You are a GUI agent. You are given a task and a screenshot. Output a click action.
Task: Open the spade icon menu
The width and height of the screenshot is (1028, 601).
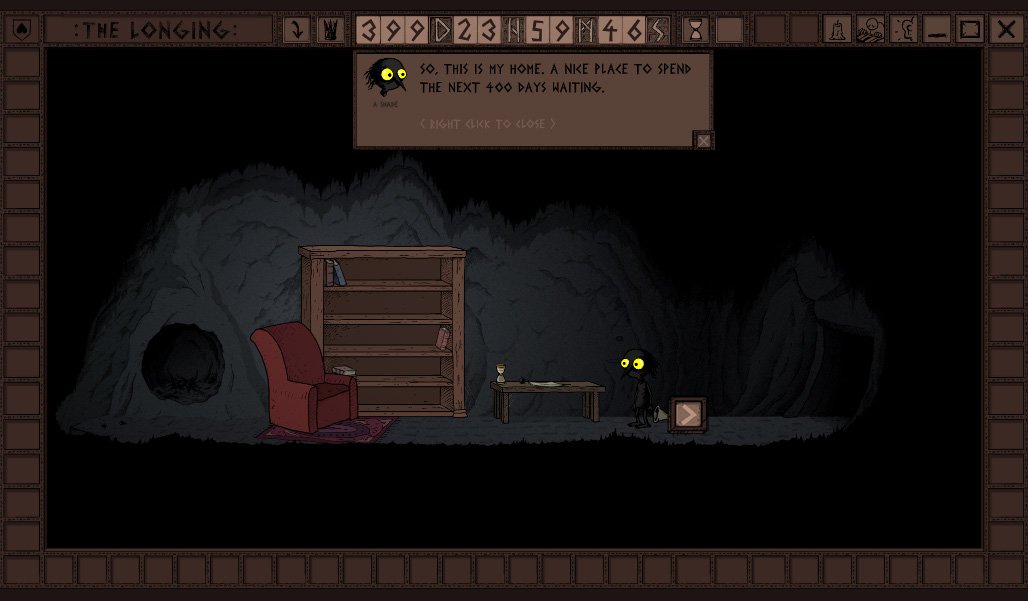pyautogui.click(x=24, y=30)
